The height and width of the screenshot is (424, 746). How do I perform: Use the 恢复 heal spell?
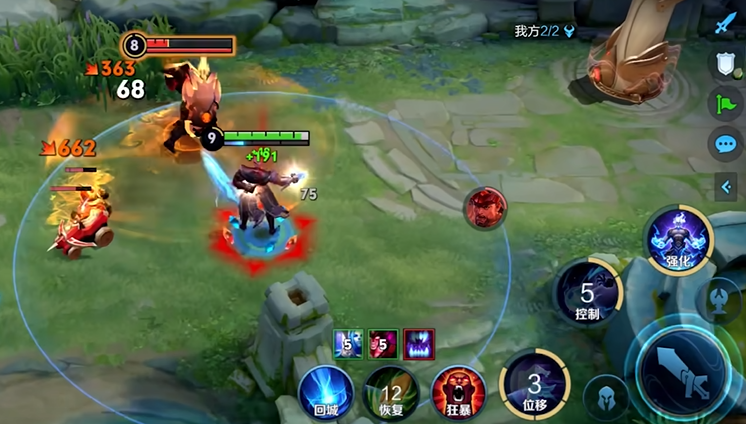click(x=390, y=392)
